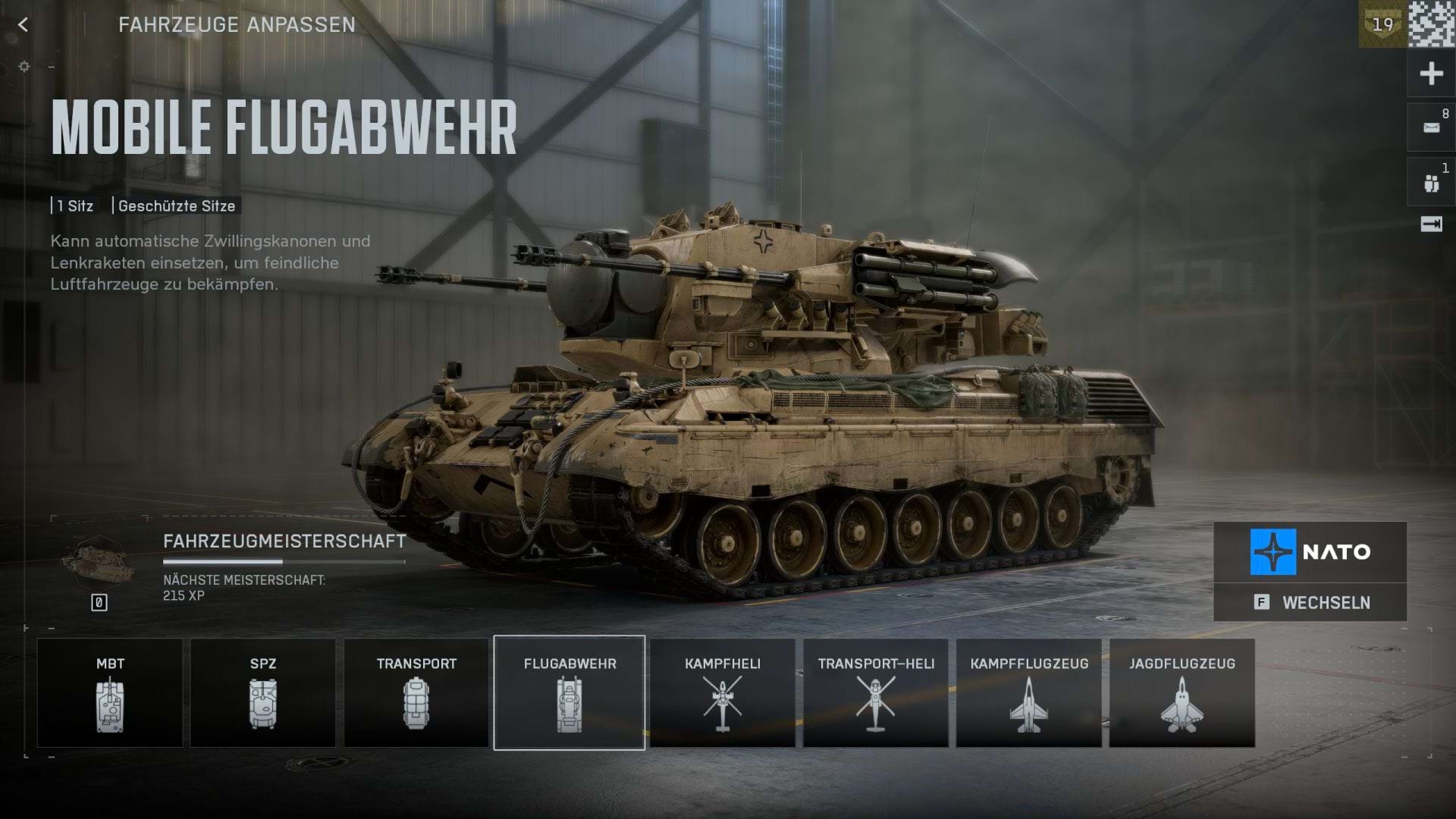Click the plus icon in the sidebar

tap(1431, 74)
